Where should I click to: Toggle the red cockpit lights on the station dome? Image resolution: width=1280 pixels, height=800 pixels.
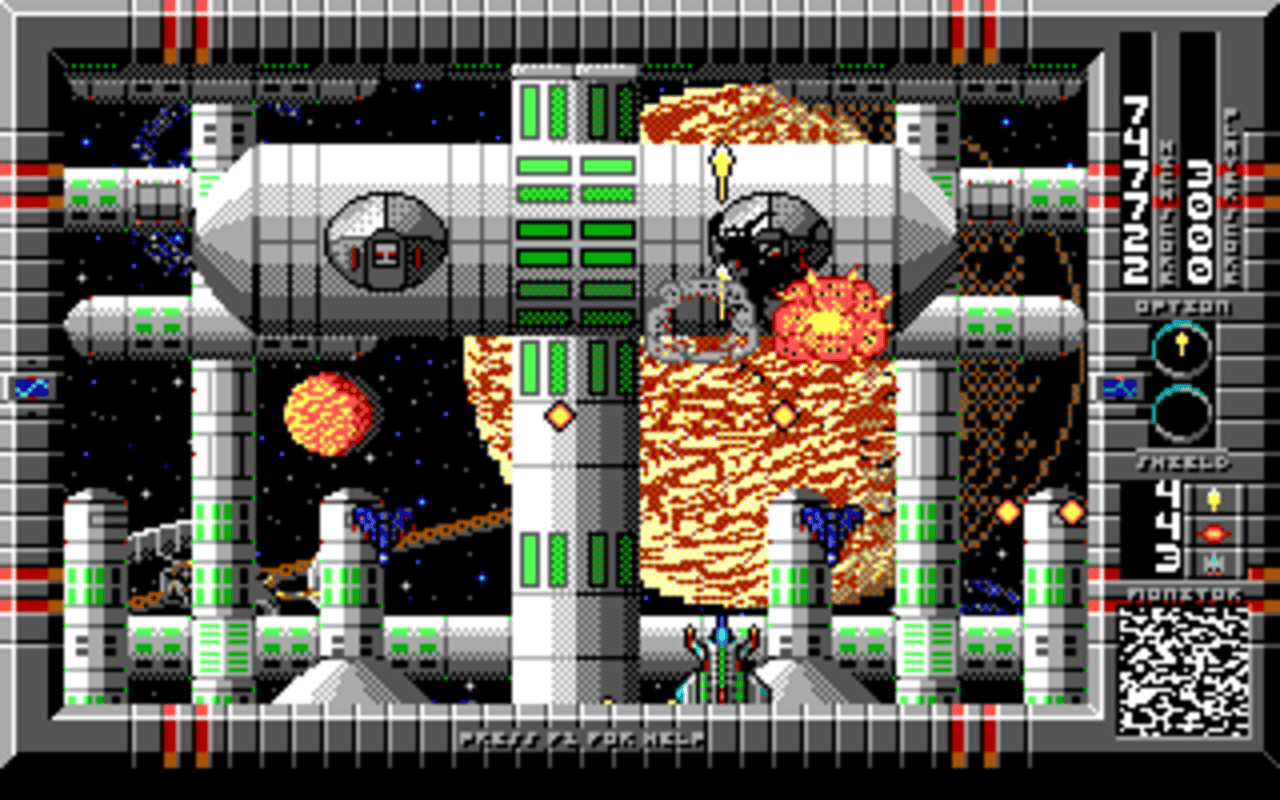click(x=388, y=253)
